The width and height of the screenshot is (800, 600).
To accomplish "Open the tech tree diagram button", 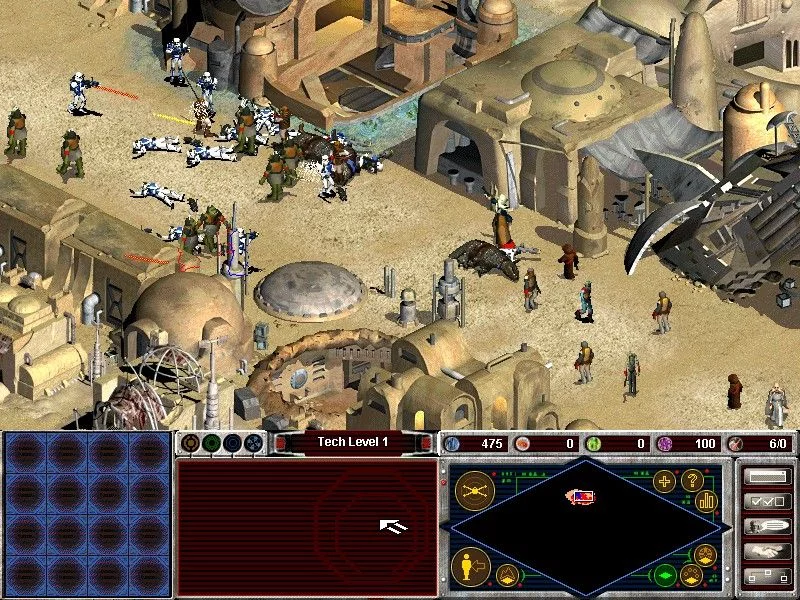I will coord(767,576).
